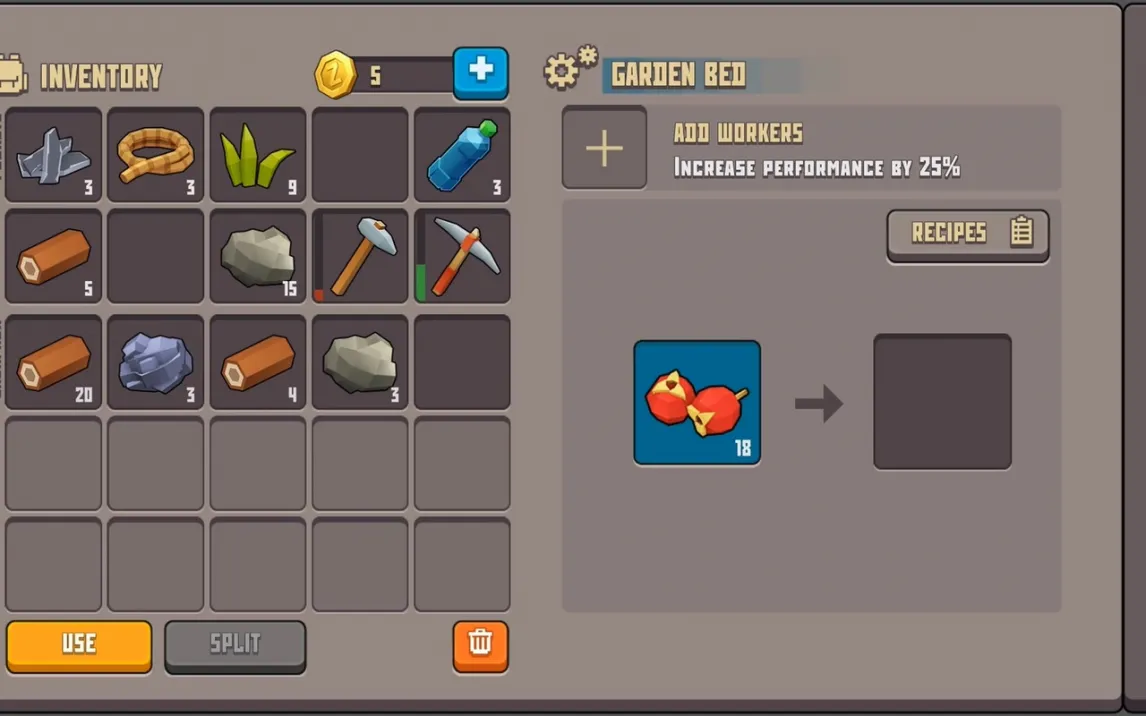Select the green plant fiber stack
Screen dimensions: 1146x716
[x=258, y=155]
